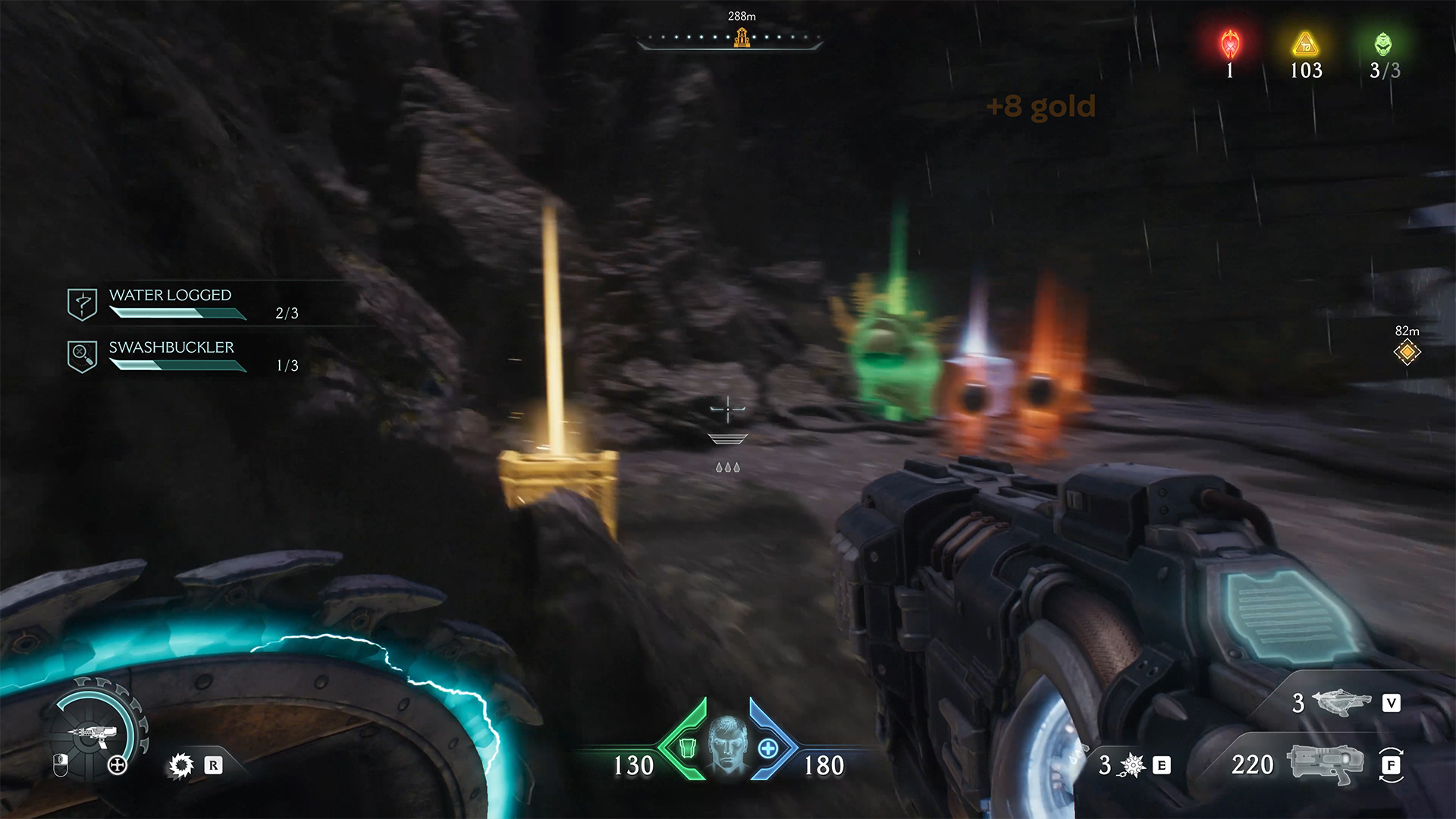Click the green helmet secrets icon
The image size is (1456, 819).
[x=1383, y=44]
